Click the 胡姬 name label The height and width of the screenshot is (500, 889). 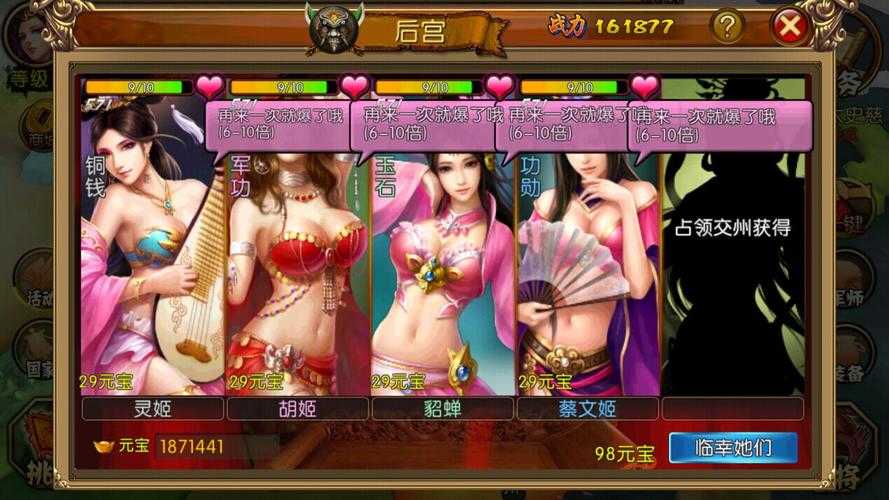click(297, 408)
